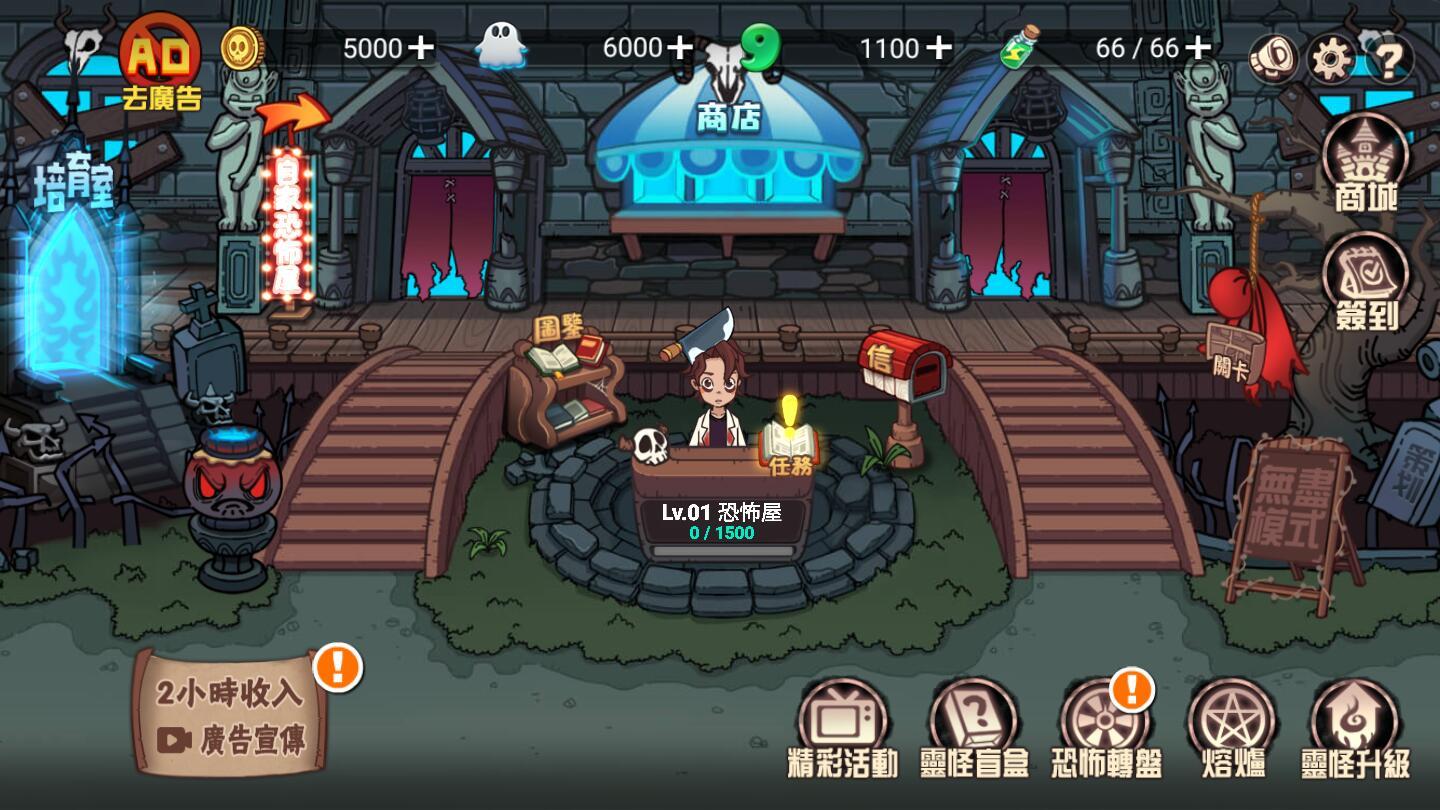This screenshot has width=1440, height=810.
Task: Add more green gems with the plus
Action: coord(938,47)
